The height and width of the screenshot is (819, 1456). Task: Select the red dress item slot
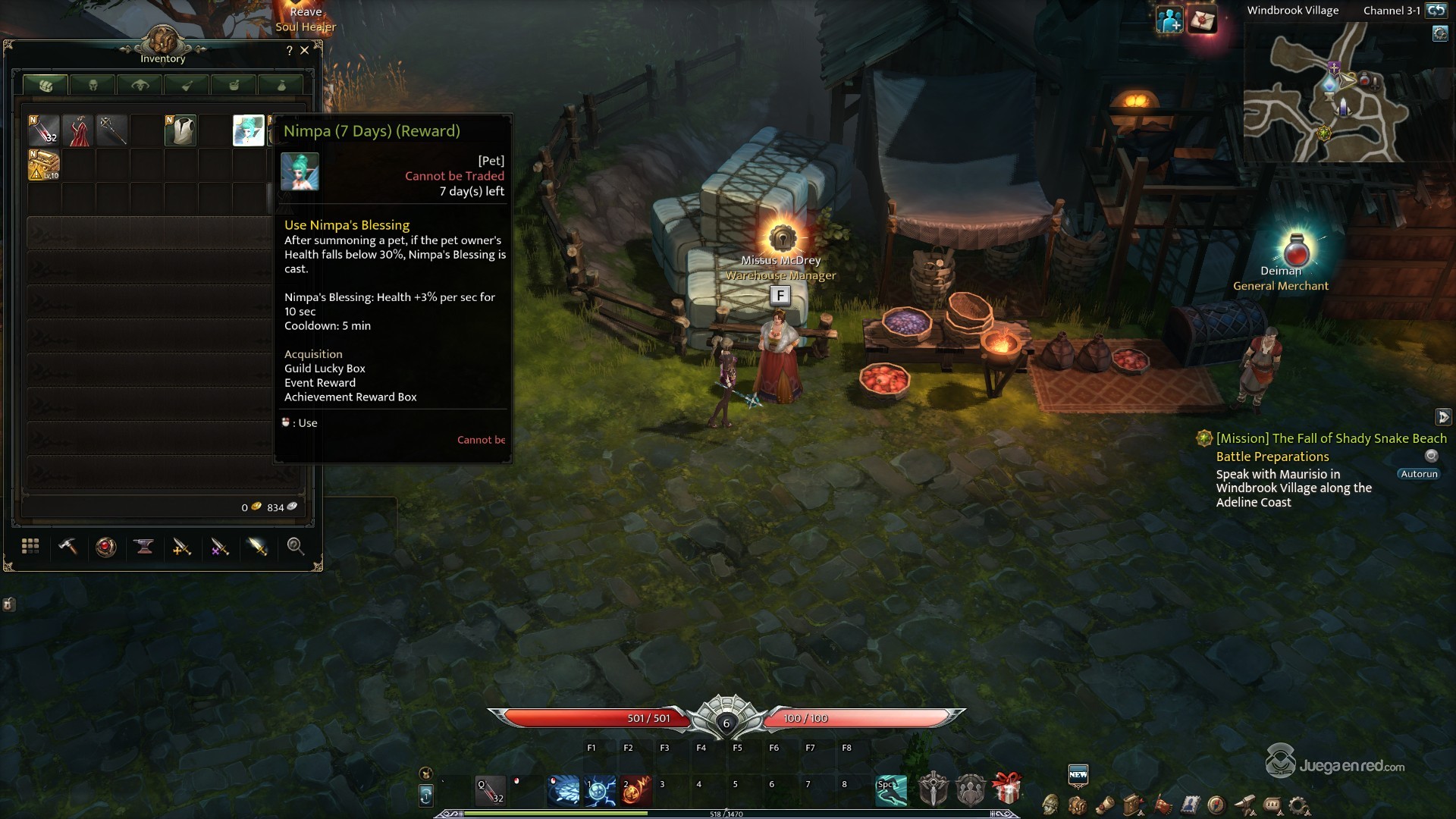pyautogui.click(x=78, y=130)
